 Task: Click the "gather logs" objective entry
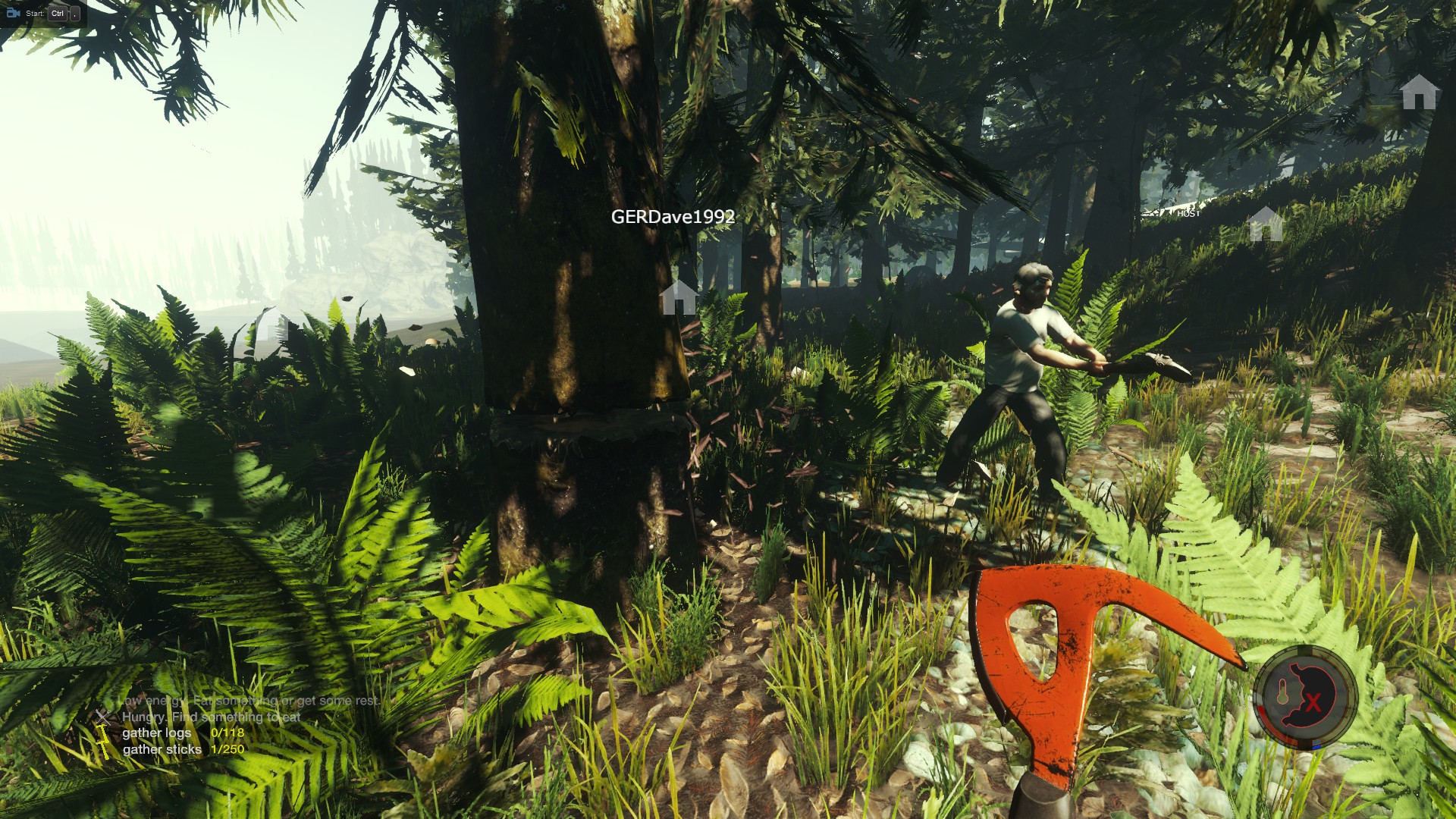pyautogui.click(x=157, y=733)
